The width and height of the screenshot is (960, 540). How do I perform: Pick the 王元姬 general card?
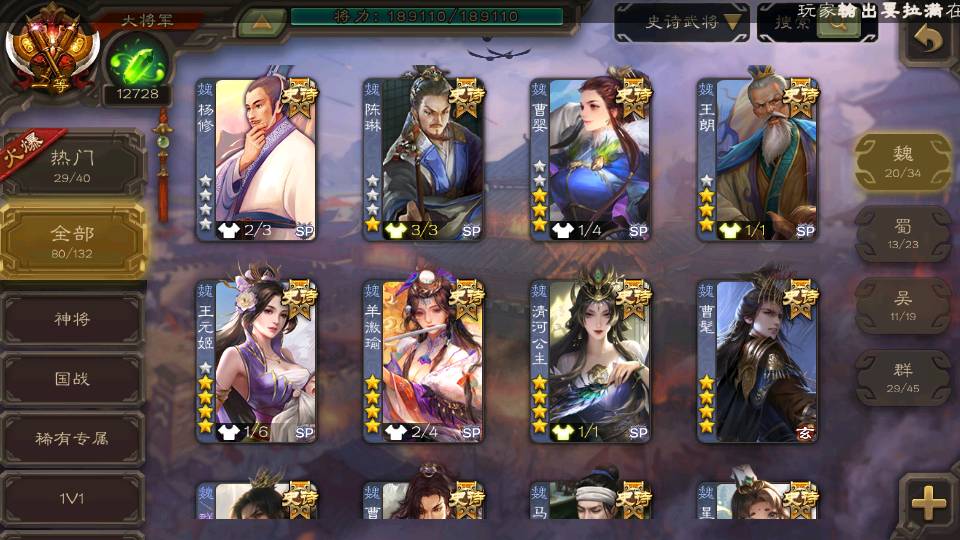257,360
